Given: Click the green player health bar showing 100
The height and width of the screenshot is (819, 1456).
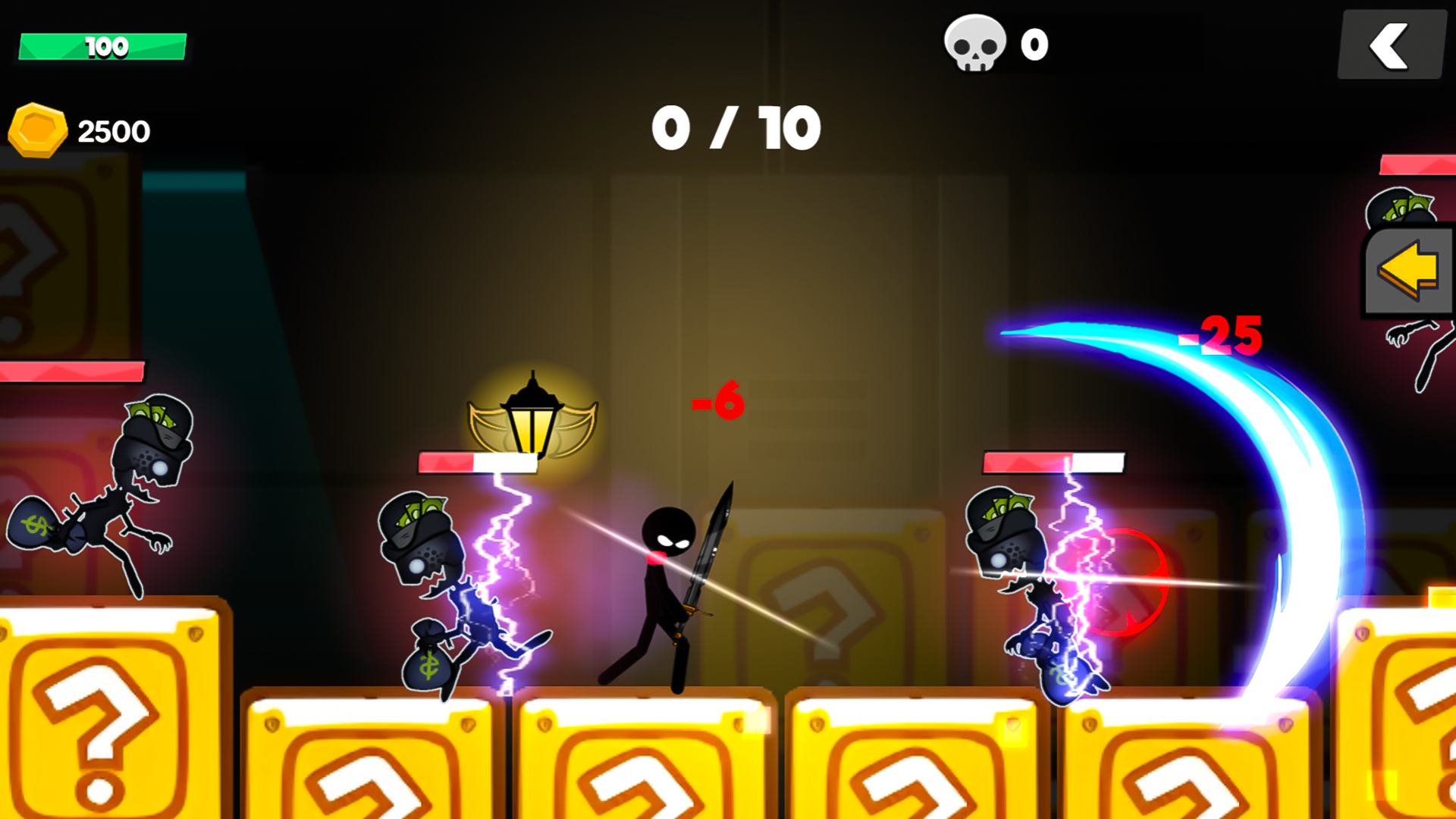Looking at the screenshot, I should click(x=102, y=47).
